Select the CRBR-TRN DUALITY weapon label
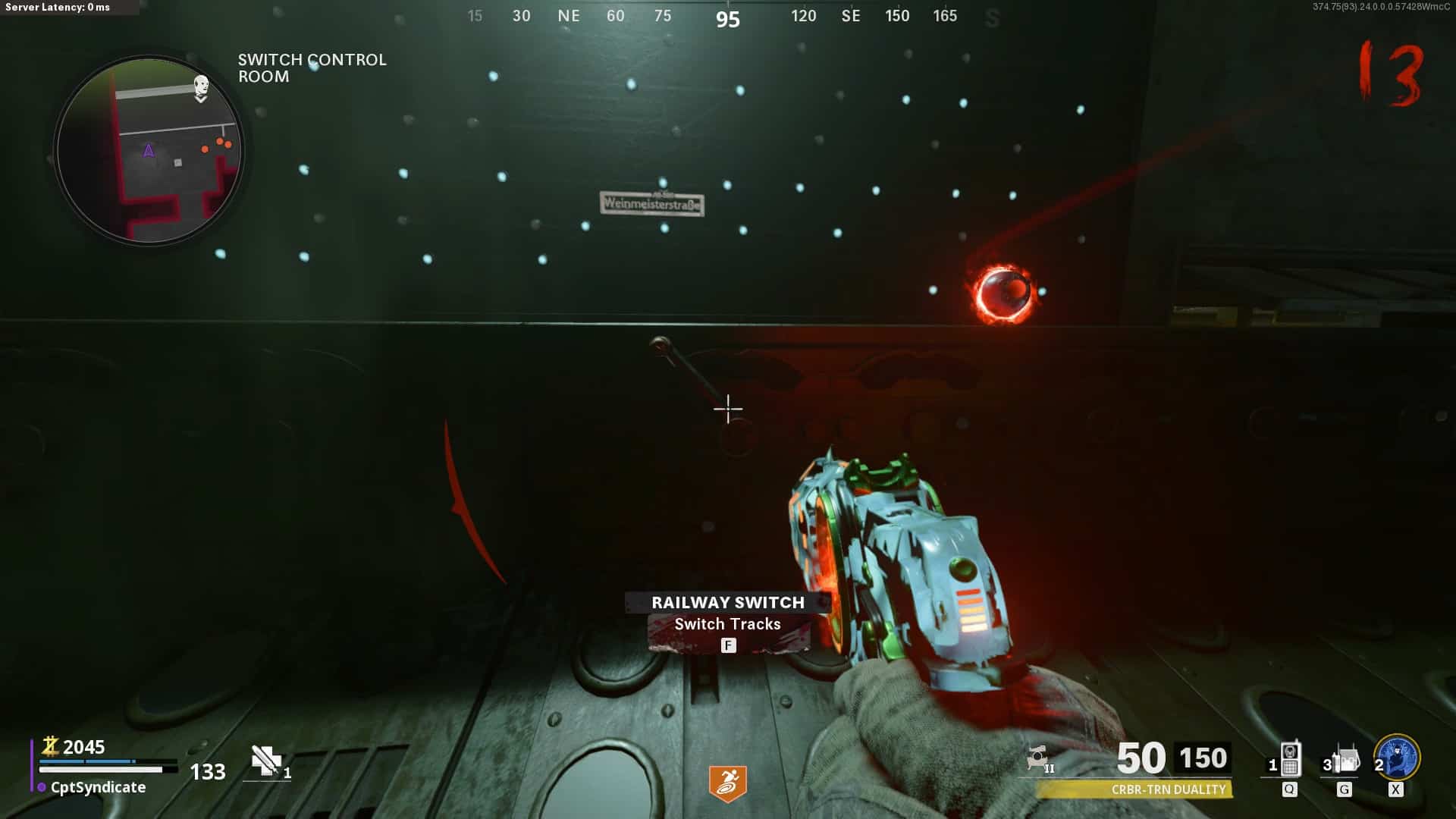Viewport: 1456px width, 819px height. [1168, 789]
